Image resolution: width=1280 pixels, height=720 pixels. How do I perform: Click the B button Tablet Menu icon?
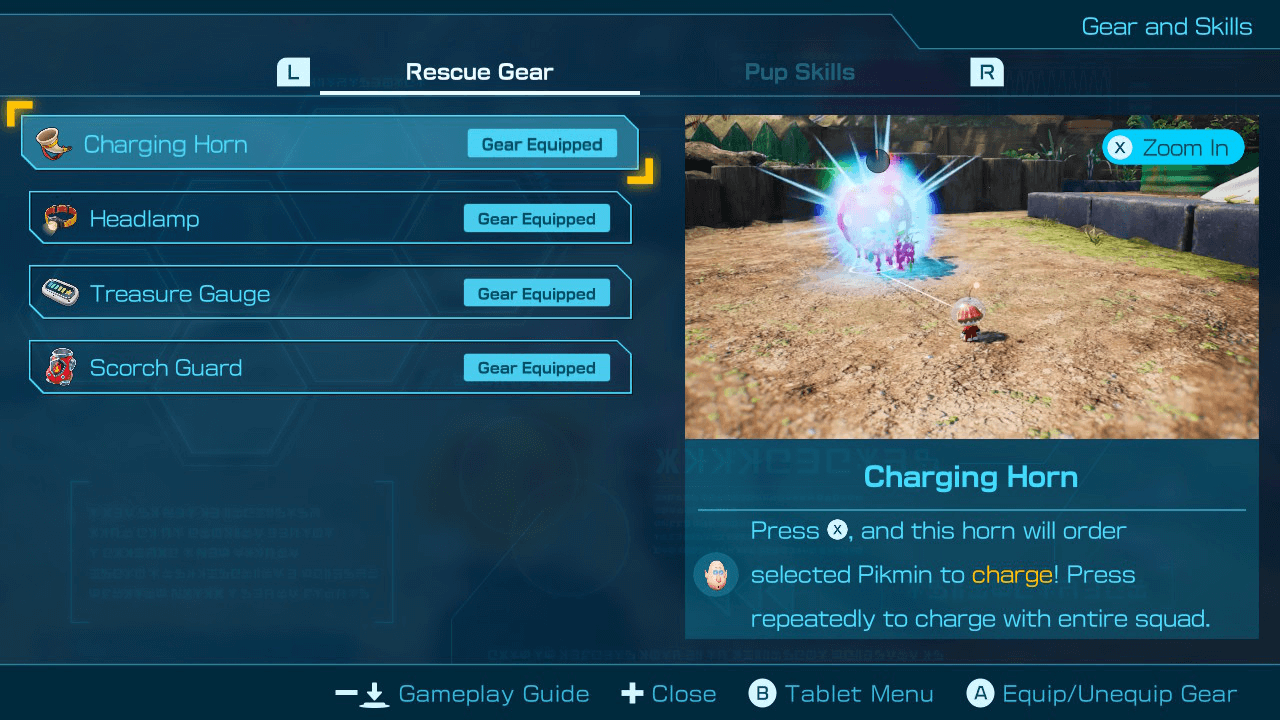point(762,693)
